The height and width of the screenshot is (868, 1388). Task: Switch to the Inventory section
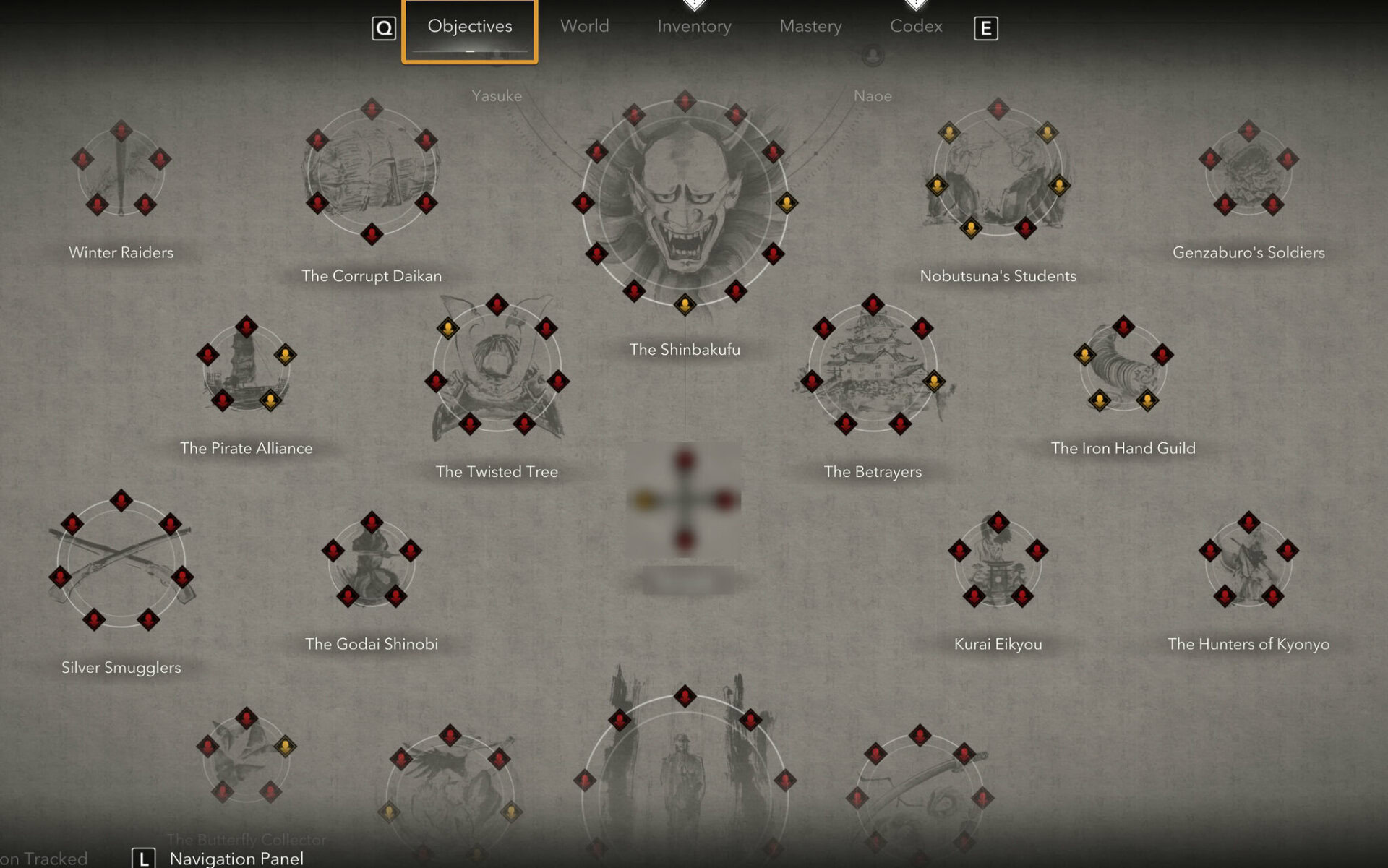(693, 27)
